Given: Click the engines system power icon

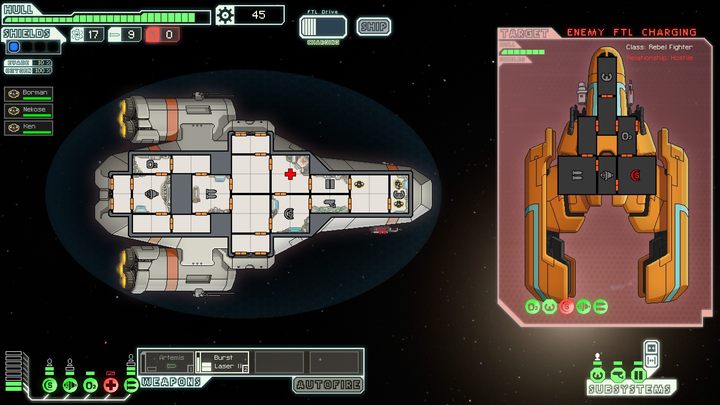Looking at the screenshot, I should [x=70, y=384].
